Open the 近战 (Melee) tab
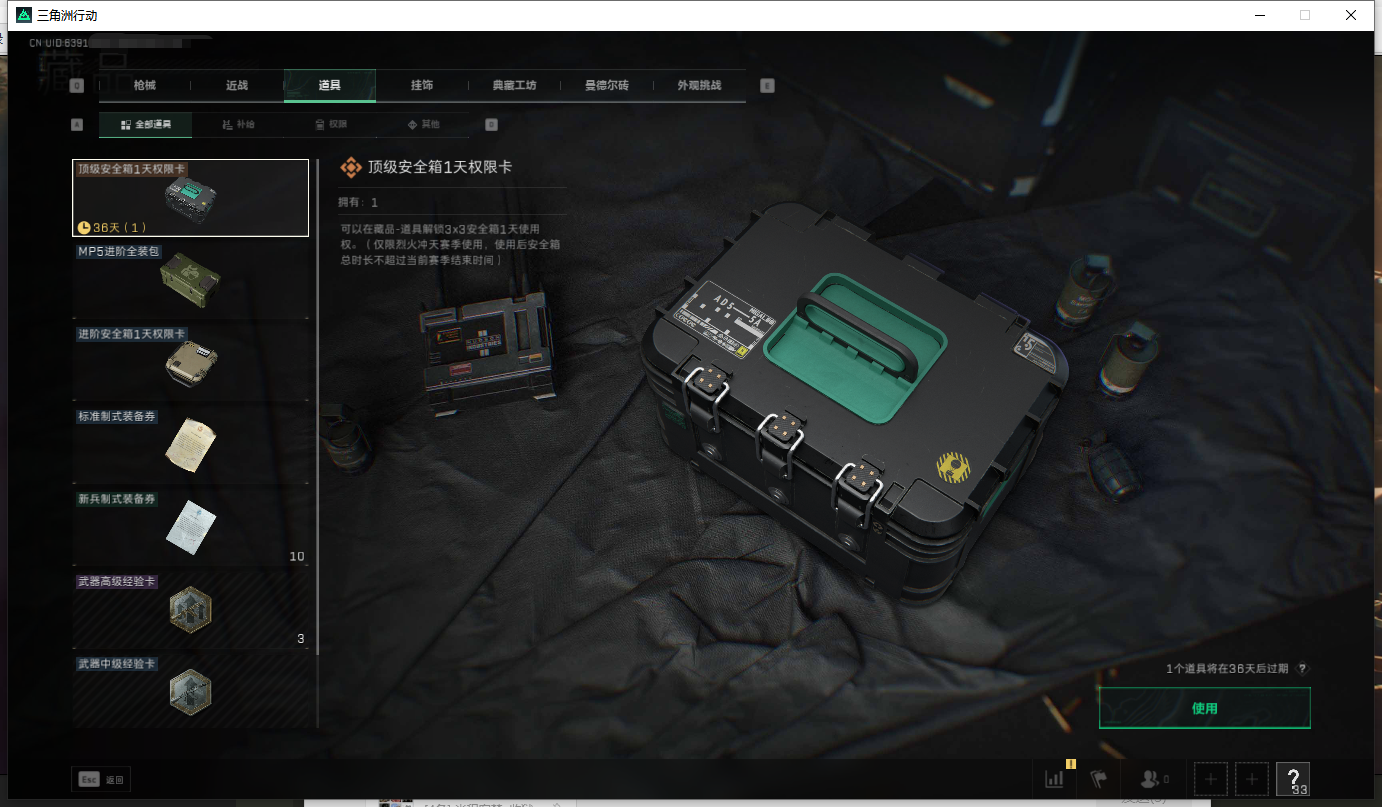 [237, 86]
